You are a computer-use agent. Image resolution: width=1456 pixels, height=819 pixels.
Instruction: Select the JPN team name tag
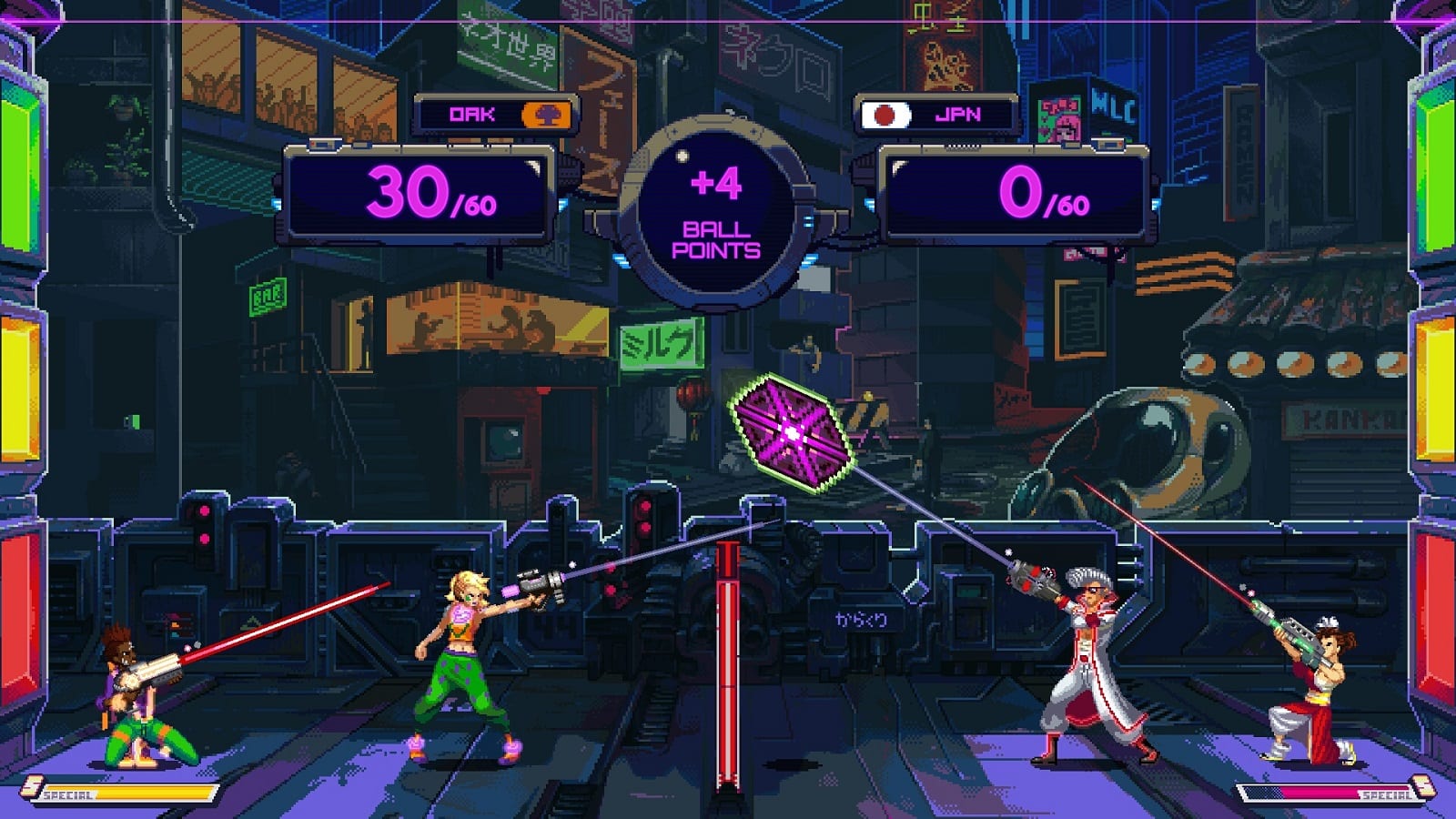point(957,116)
